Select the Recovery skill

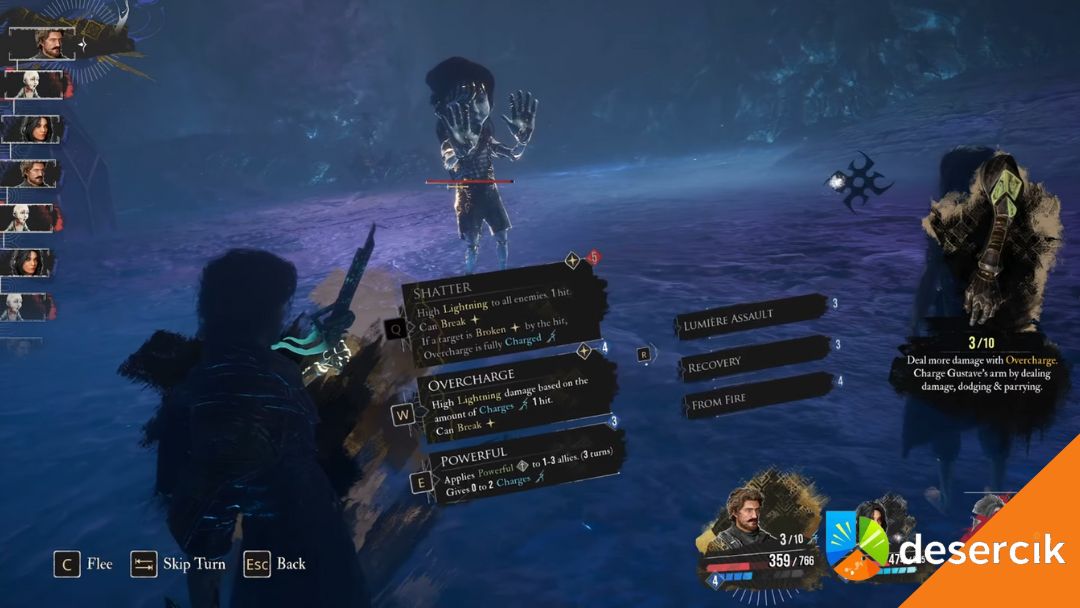pyautogui.click(x=752, y=360)
